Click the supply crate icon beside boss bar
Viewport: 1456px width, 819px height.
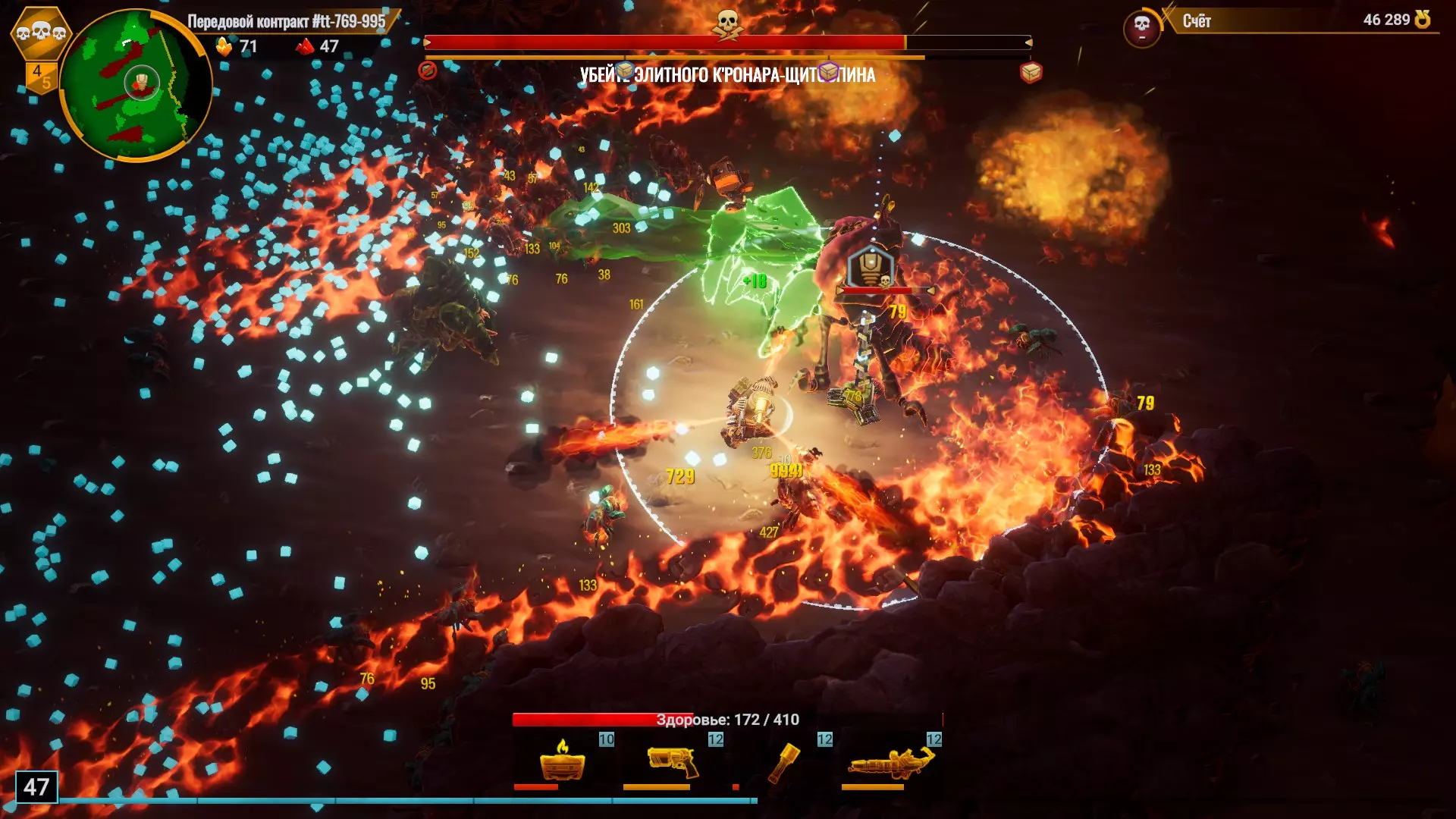point(1031,73)
